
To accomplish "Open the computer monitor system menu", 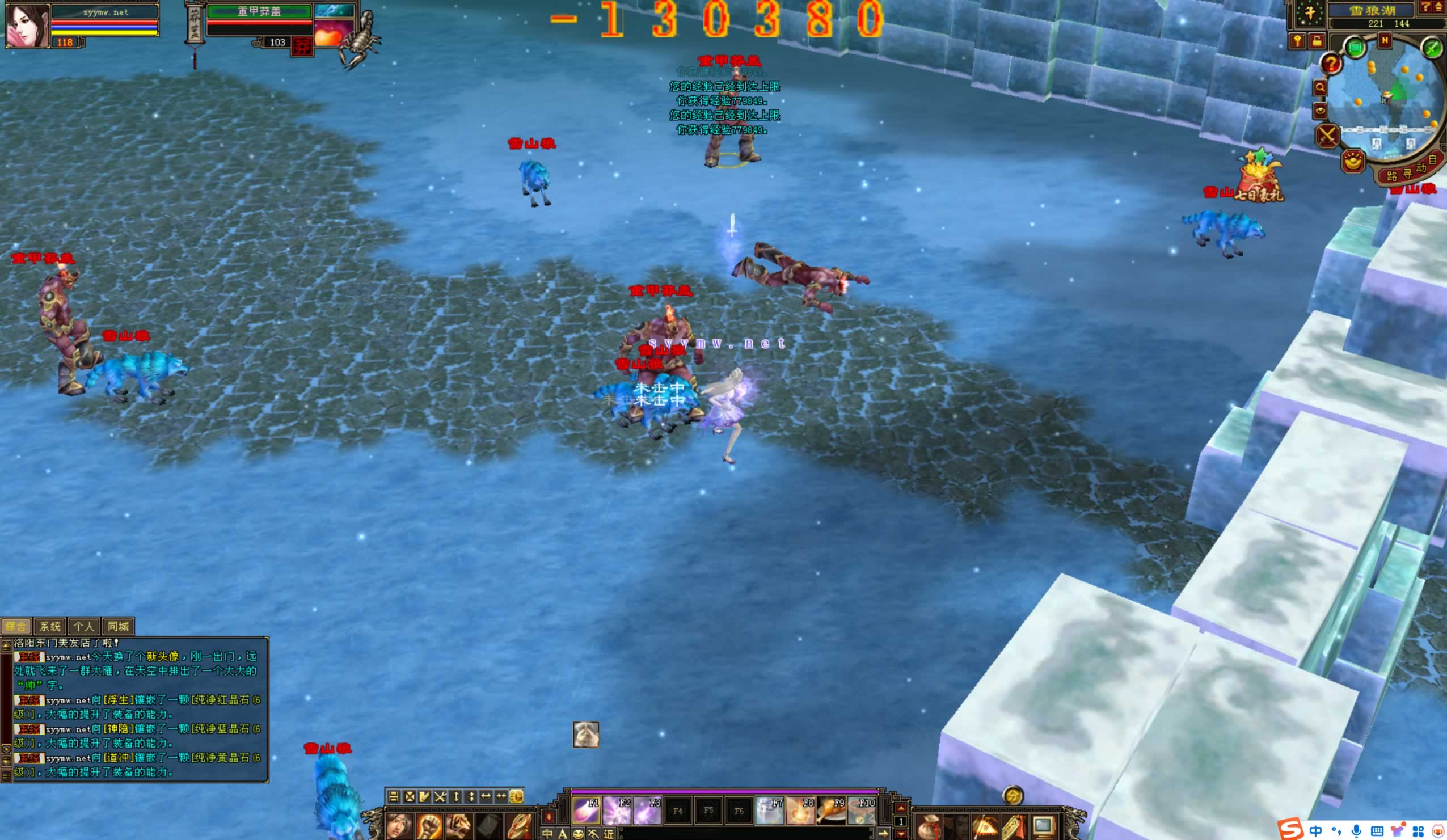I will (1043, 828).
